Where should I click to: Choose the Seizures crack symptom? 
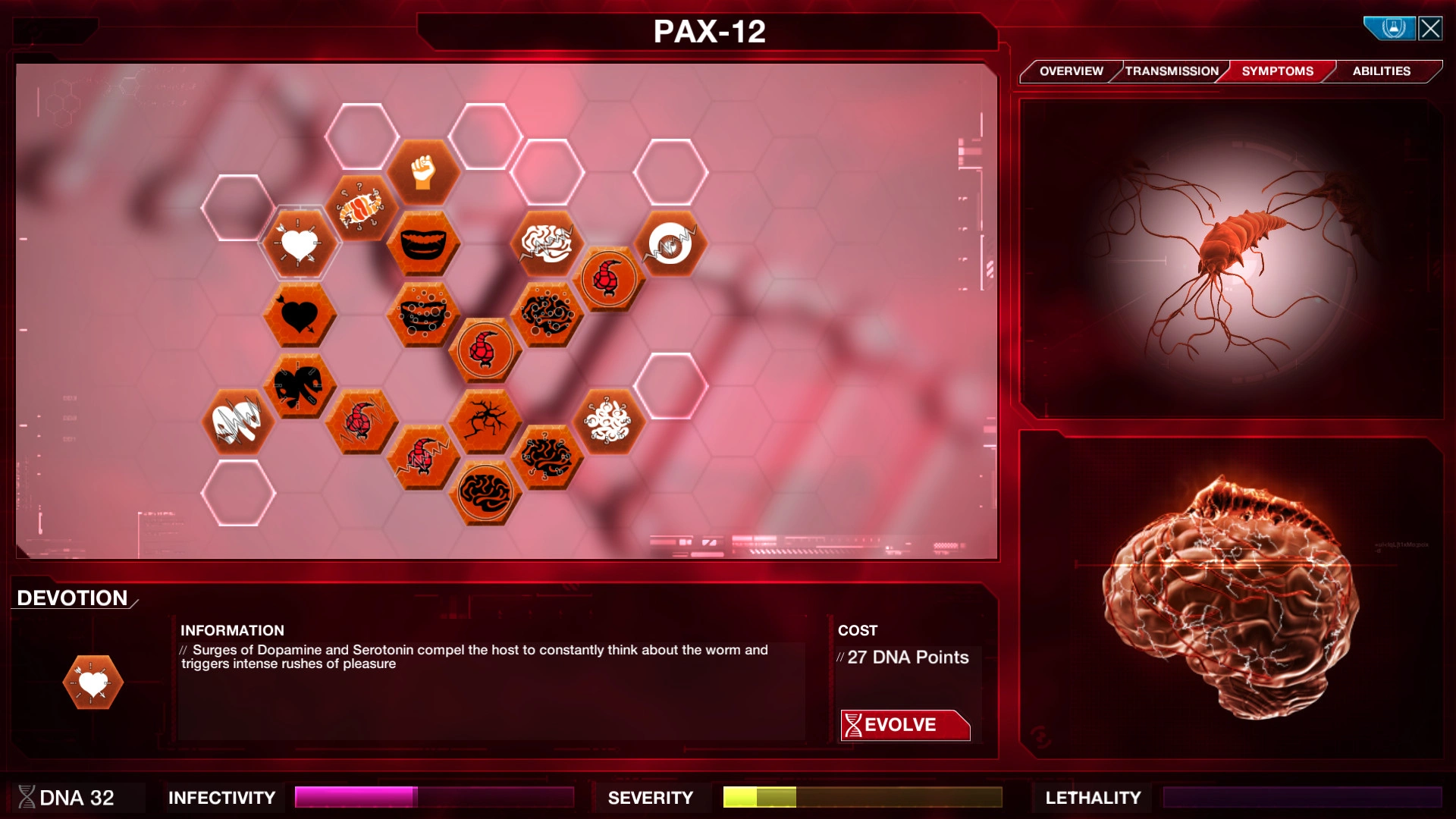coord(485,421)
